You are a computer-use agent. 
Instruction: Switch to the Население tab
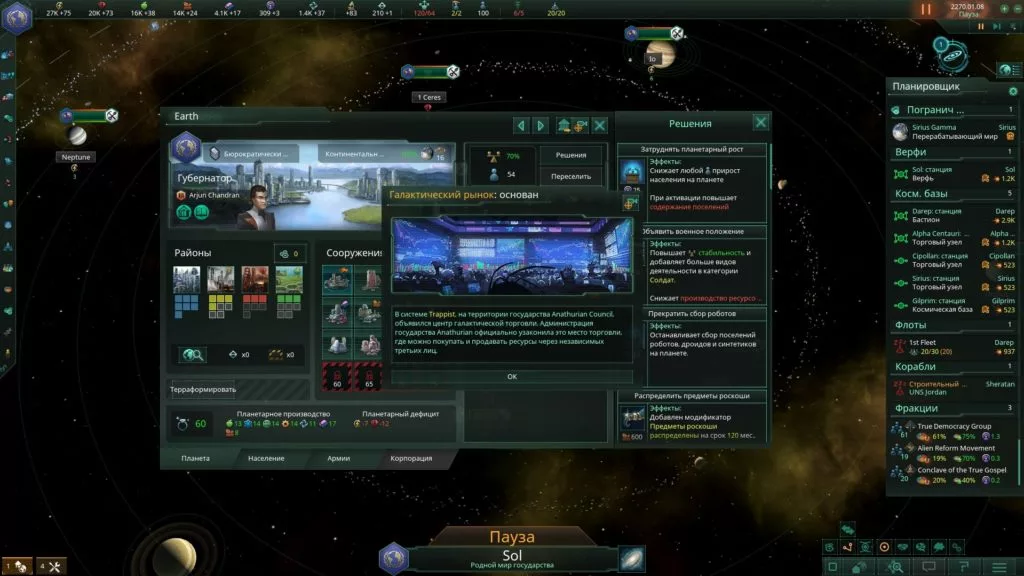click(266, 458)
